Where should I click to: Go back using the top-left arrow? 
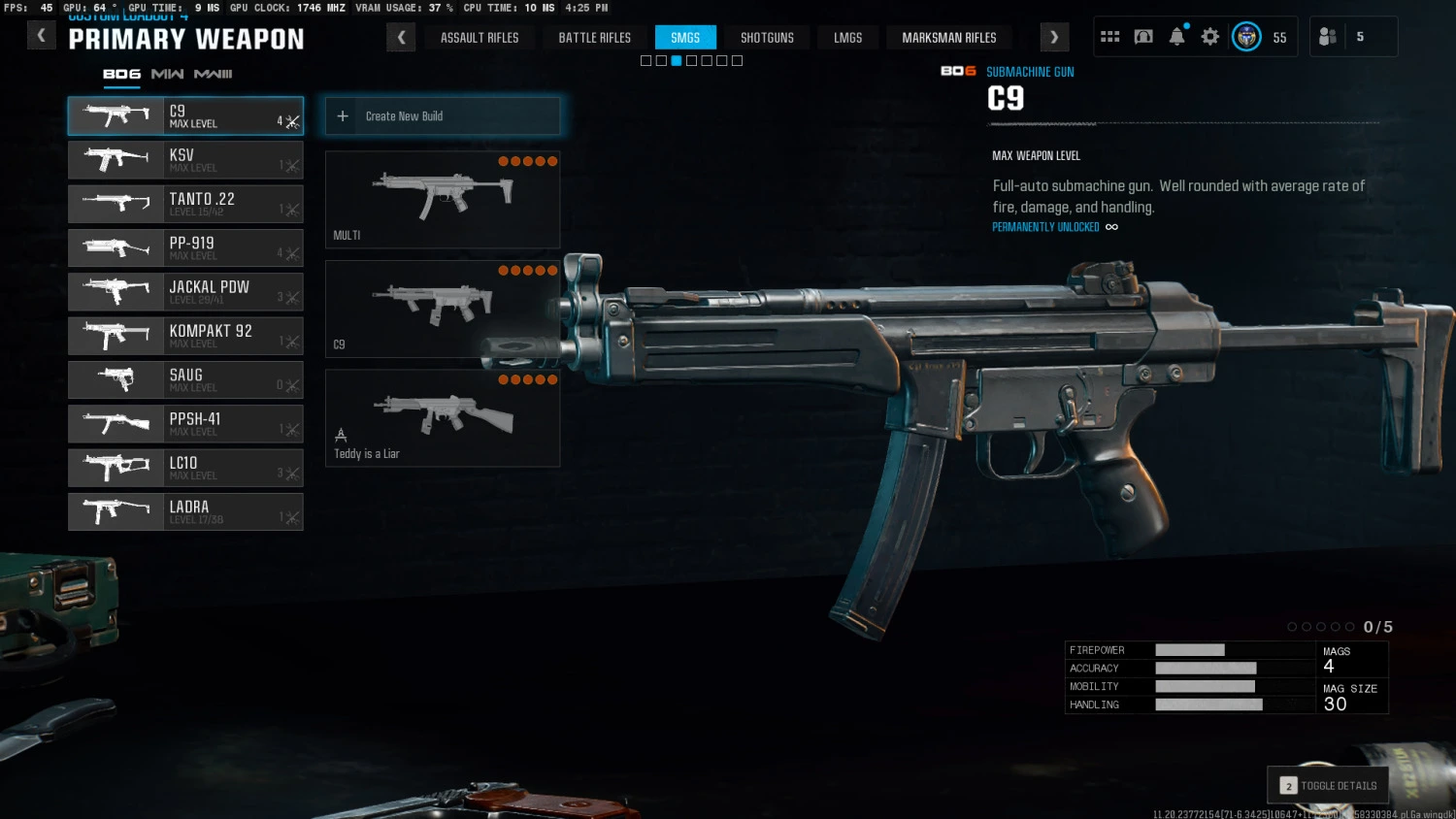(41, 37)
